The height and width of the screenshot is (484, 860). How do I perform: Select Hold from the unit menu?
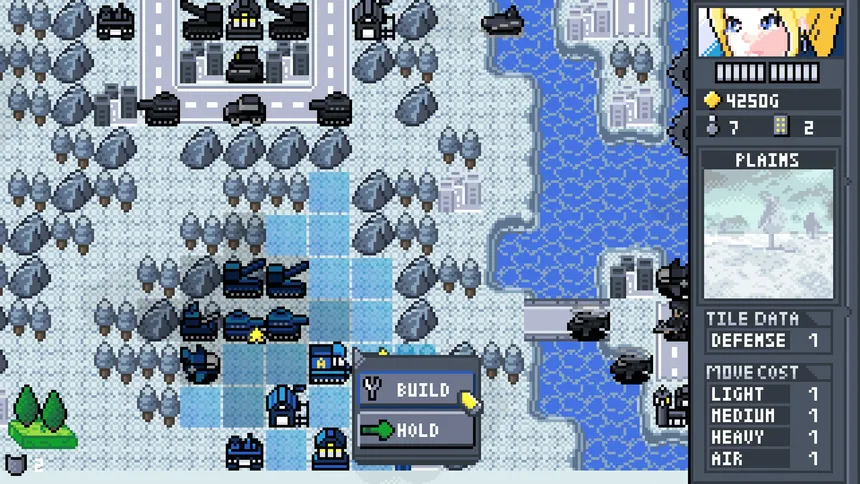[415, 431]
